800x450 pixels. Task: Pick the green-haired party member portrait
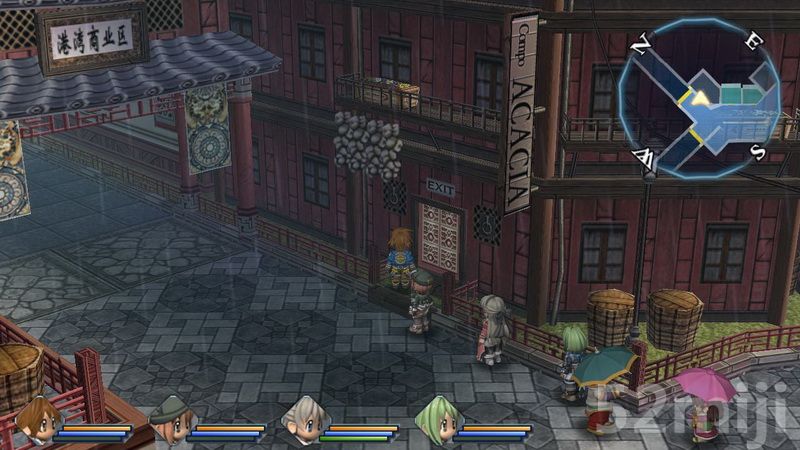434,418
